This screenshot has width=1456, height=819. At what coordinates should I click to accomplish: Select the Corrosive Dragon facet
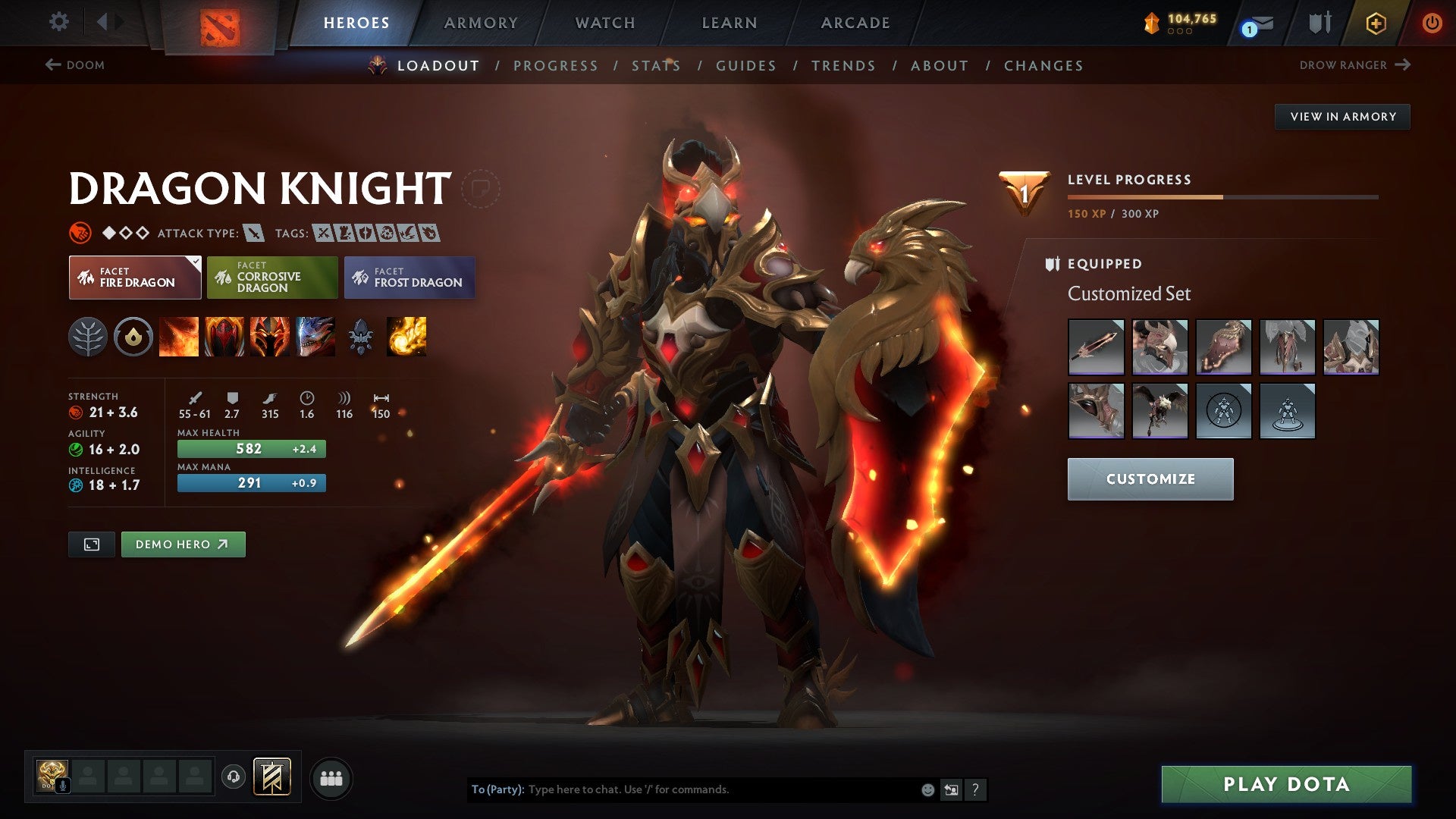[272, 278]
